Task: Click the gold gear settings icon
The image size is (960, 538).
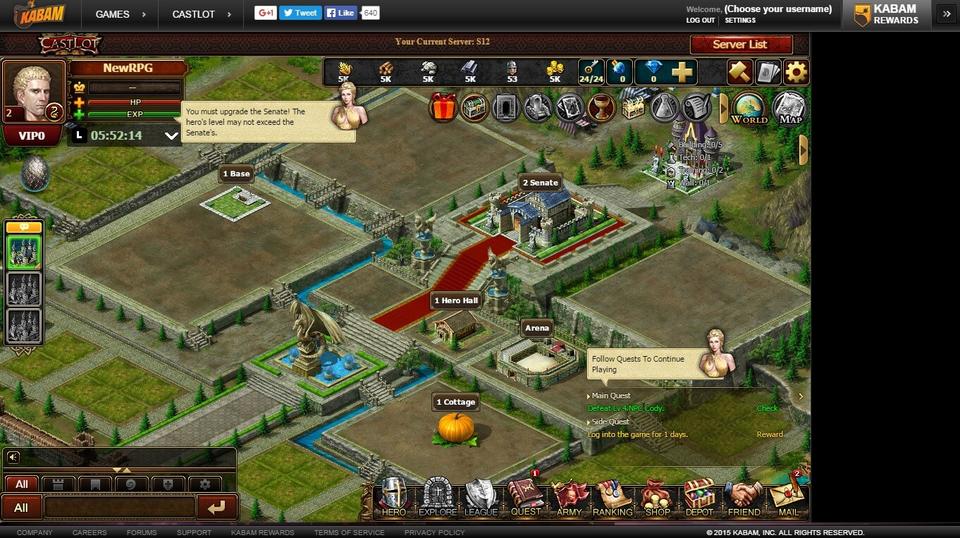Action: coord(796,72)
